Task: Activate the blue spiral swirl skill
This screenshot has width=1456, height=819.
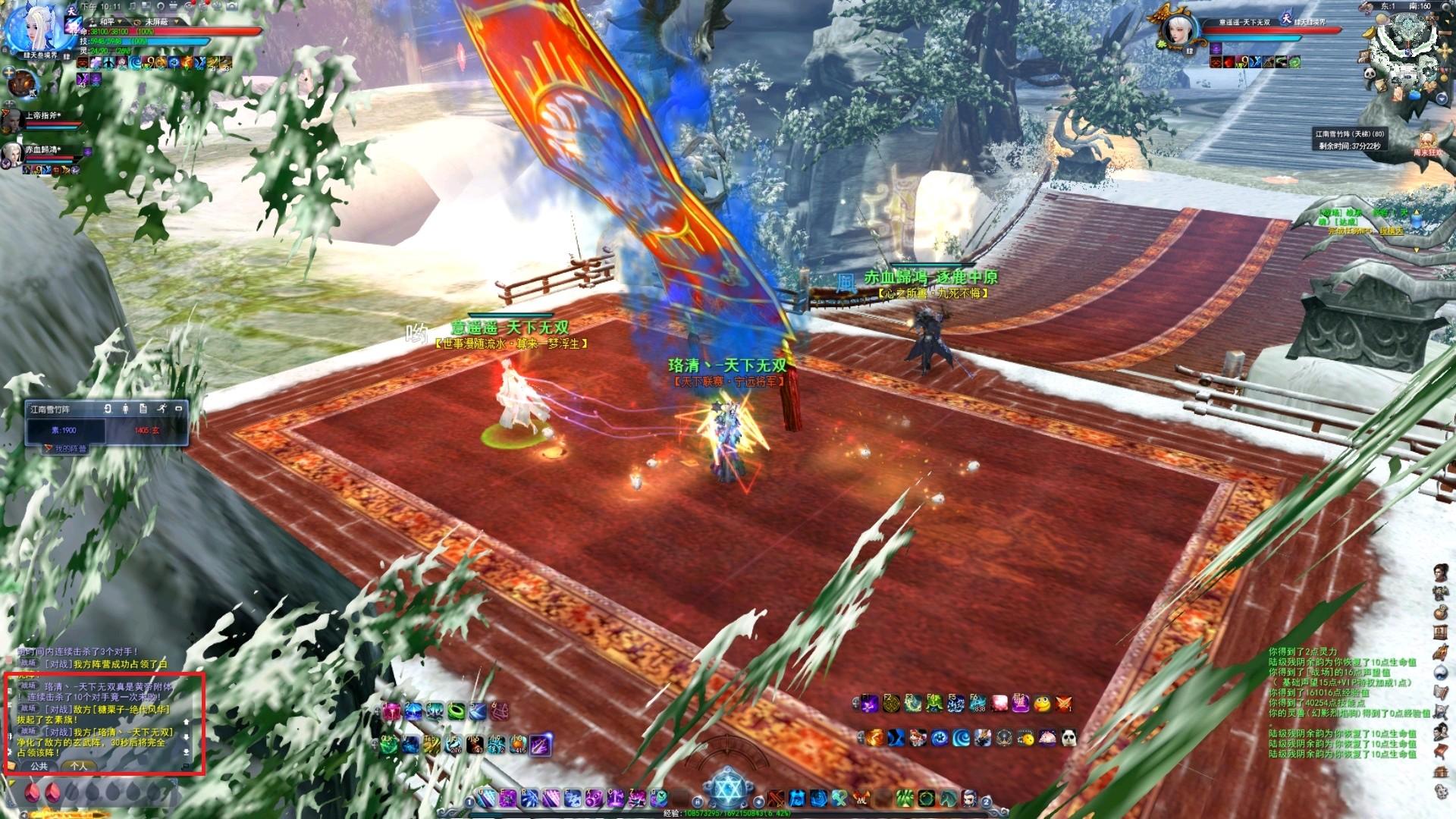Action: pos(961,737)
